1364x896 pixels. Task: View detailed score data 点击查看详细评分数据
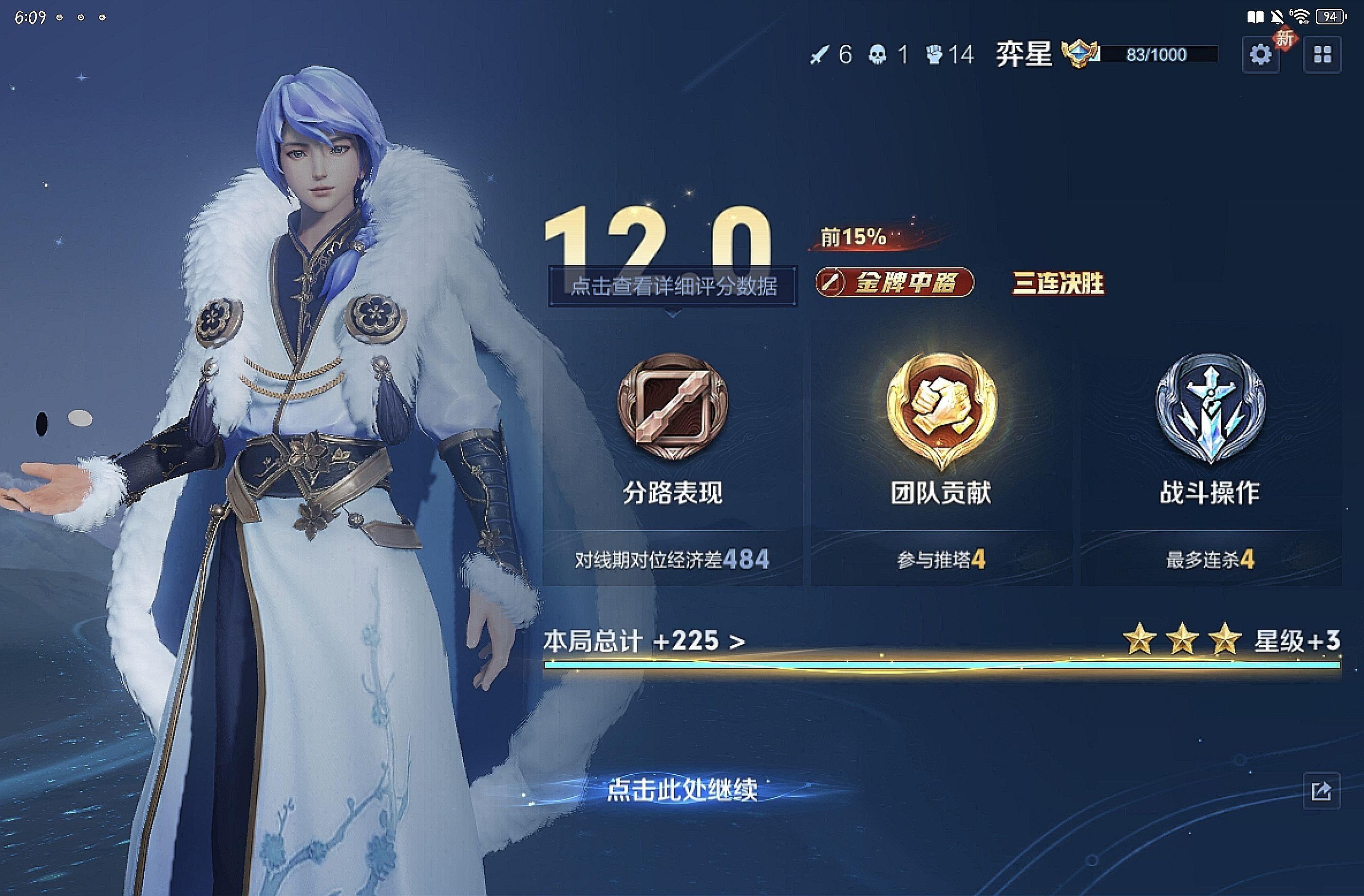[673, 286]
